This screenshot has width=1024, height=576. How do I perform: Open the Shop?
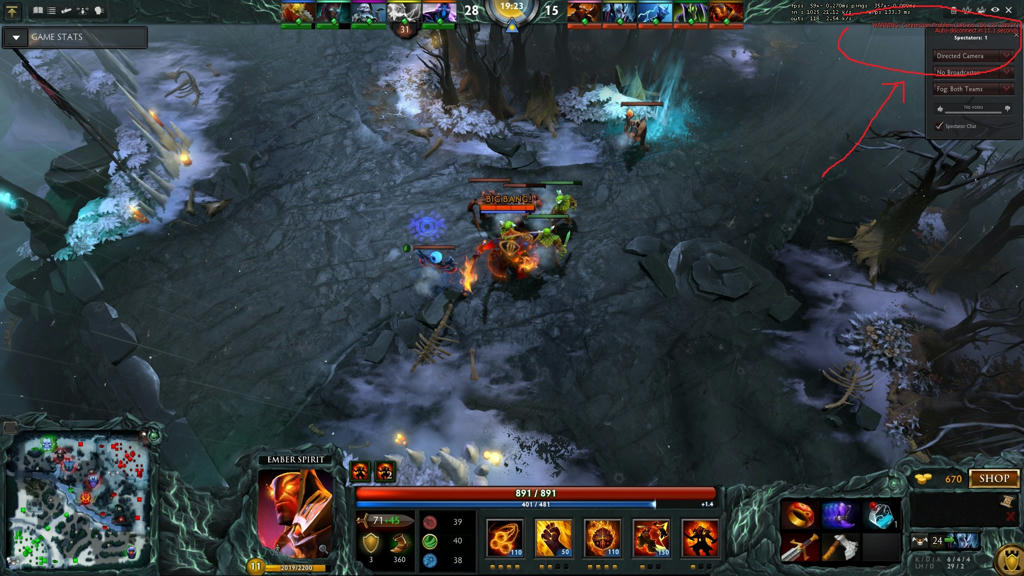[x=993, y=479]
